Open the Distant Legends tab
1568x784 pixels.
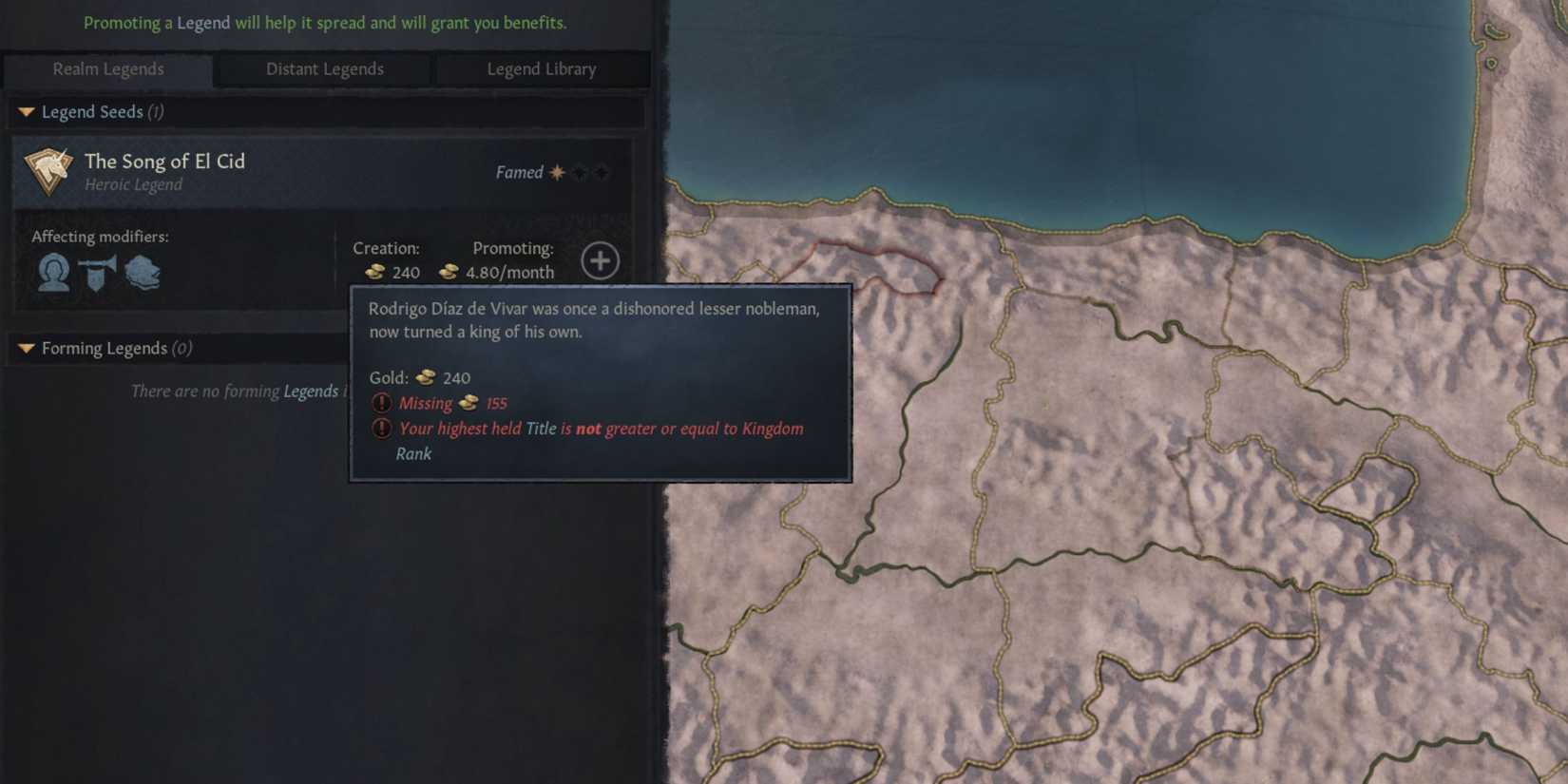coord(324,68)
